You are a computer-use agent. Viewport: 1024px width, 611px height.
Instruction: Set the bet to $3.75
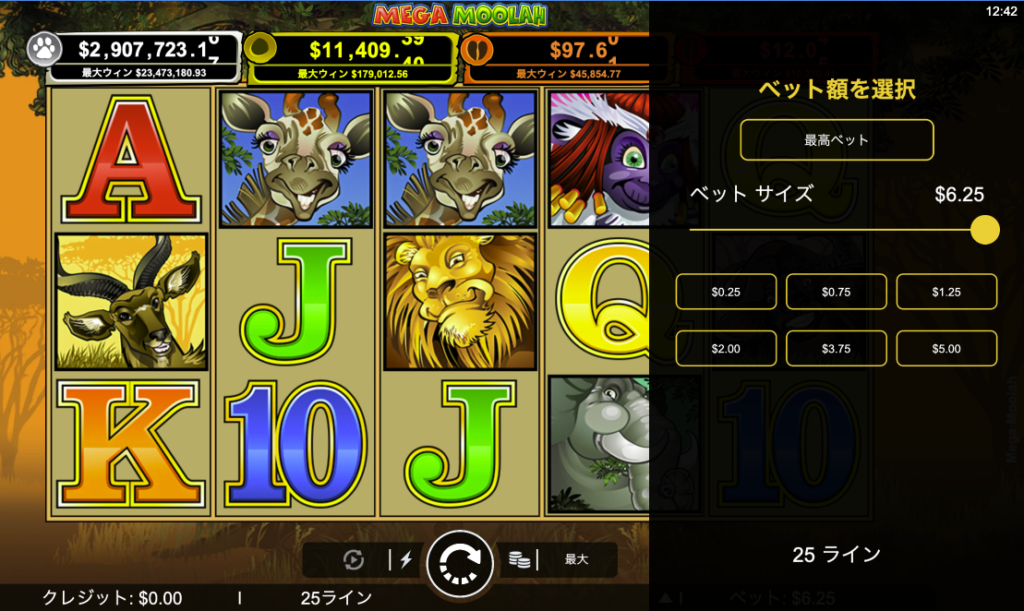pos(836,348)
